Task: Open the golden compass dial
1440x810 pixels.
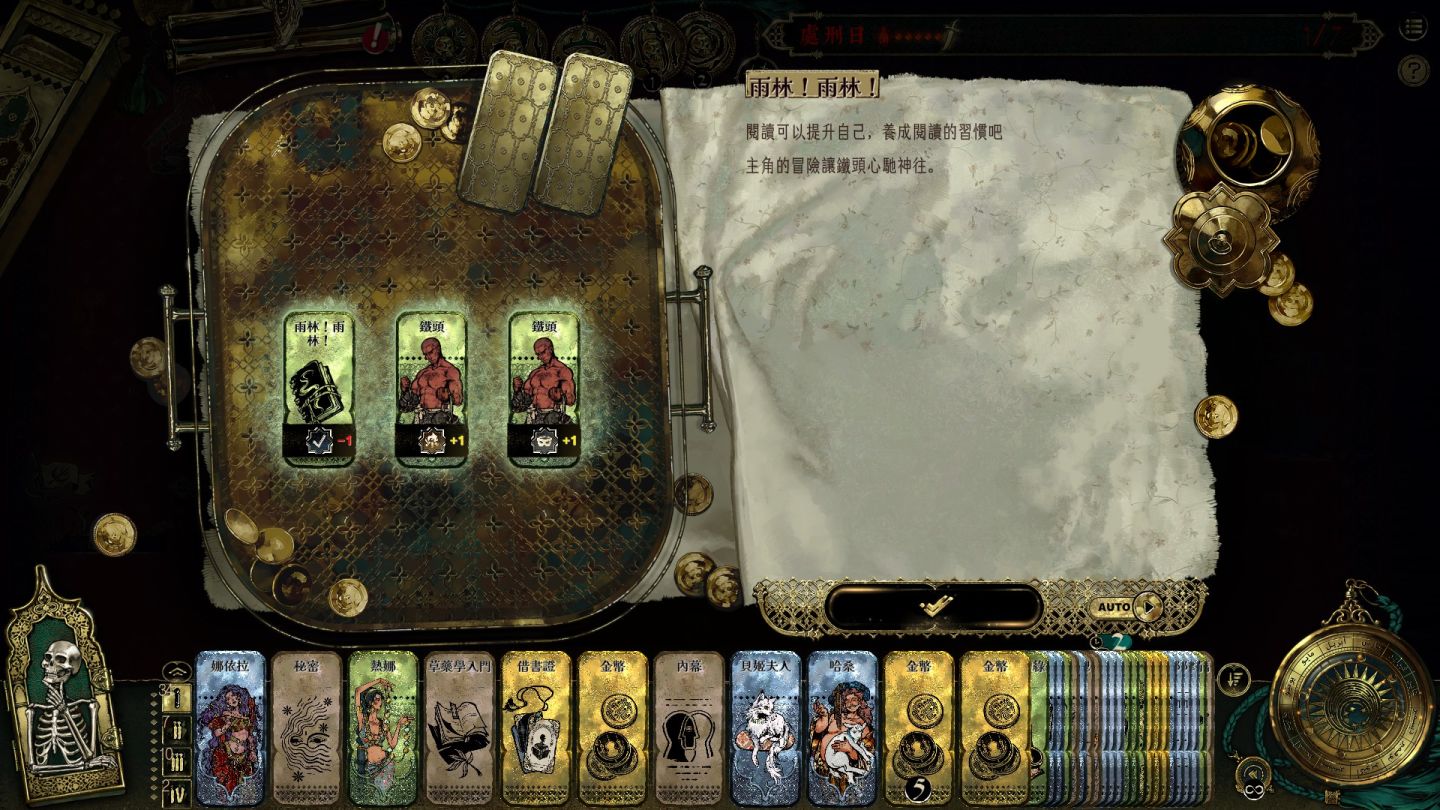Action: (1349, 700)
